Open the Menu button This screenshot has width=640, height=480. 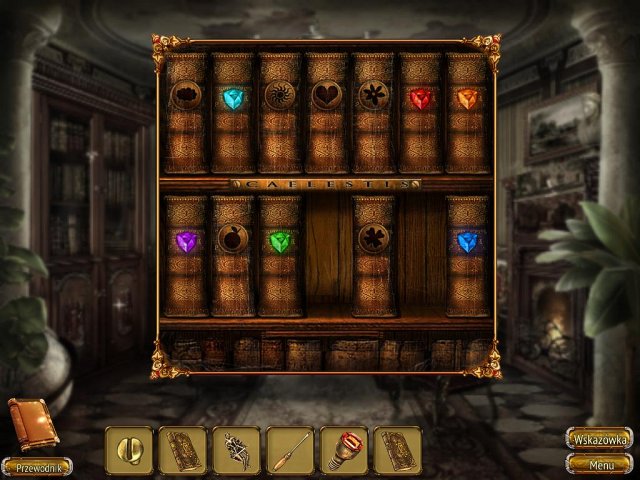point(599,464)
